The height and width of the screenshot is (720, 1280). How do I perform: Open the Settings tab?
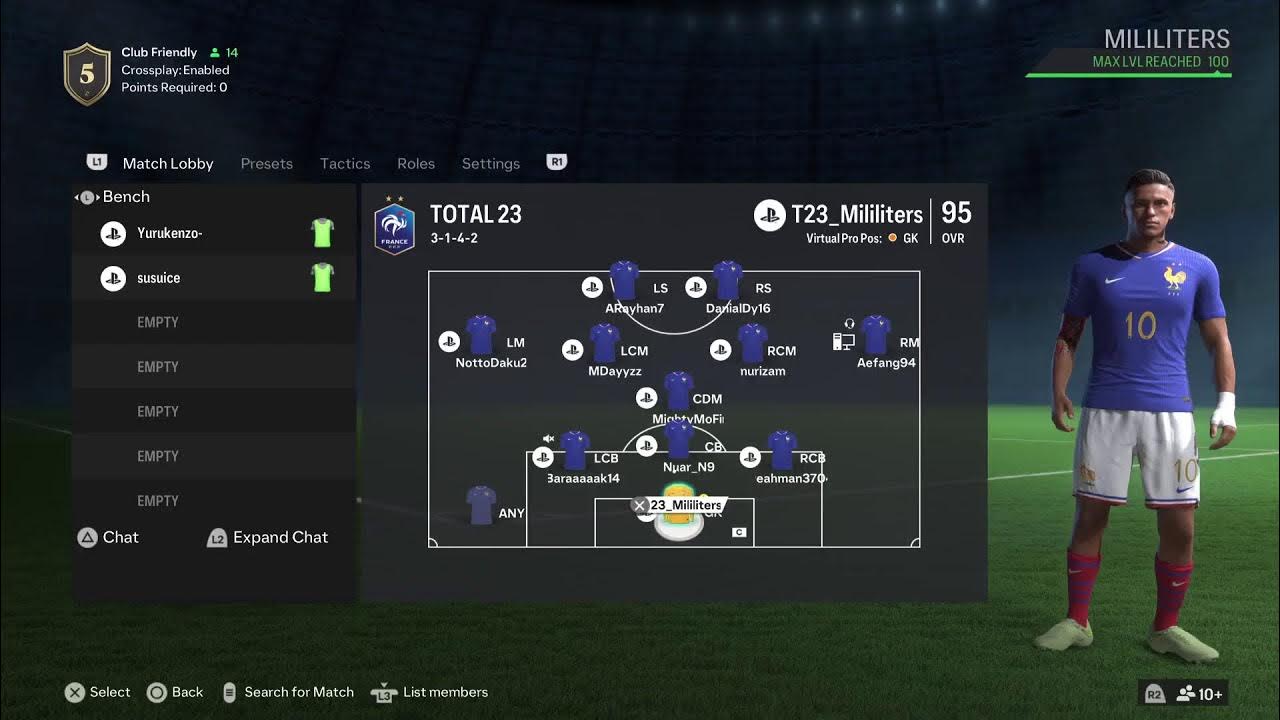(x=490, y=163)
